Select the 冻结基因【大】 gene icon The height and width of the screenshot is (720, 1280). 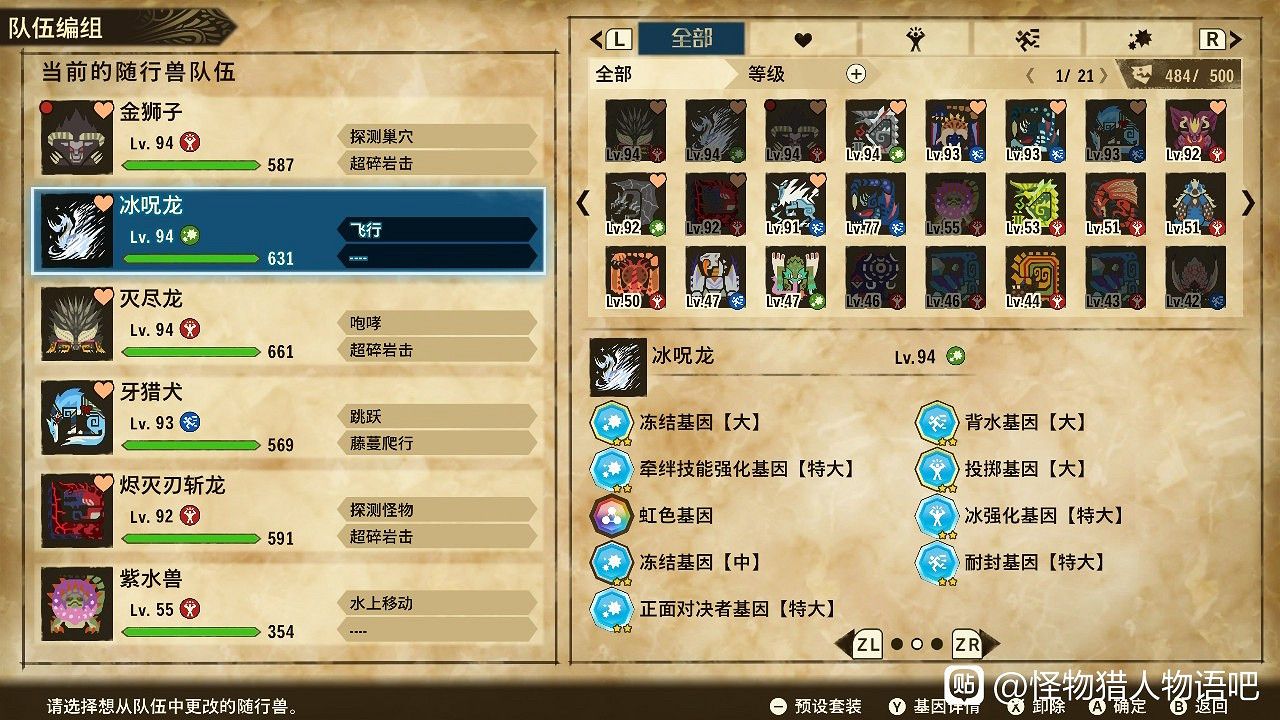(x=613, y=422)
